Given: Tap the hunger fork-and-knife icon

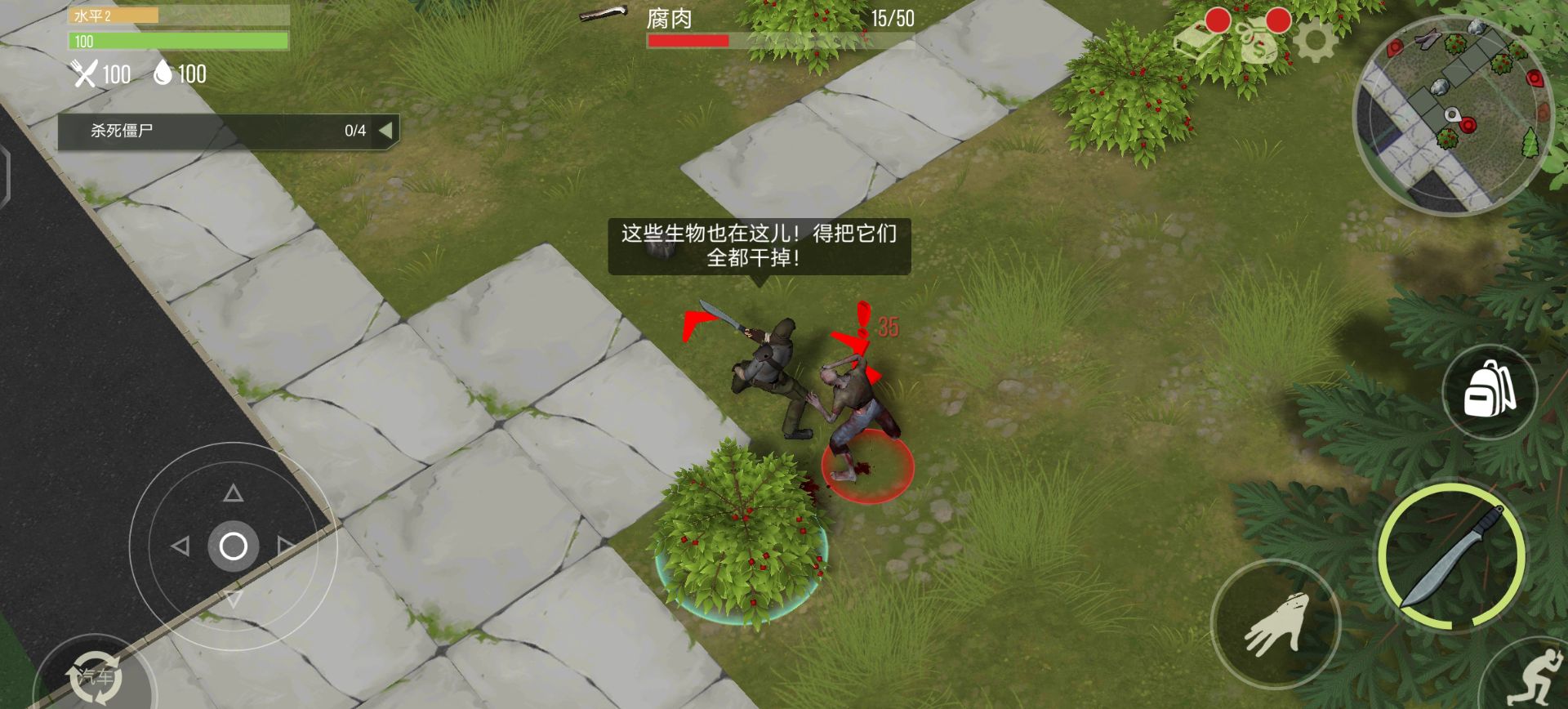Looking at the screenshot, I should click(x=84, y=75).
